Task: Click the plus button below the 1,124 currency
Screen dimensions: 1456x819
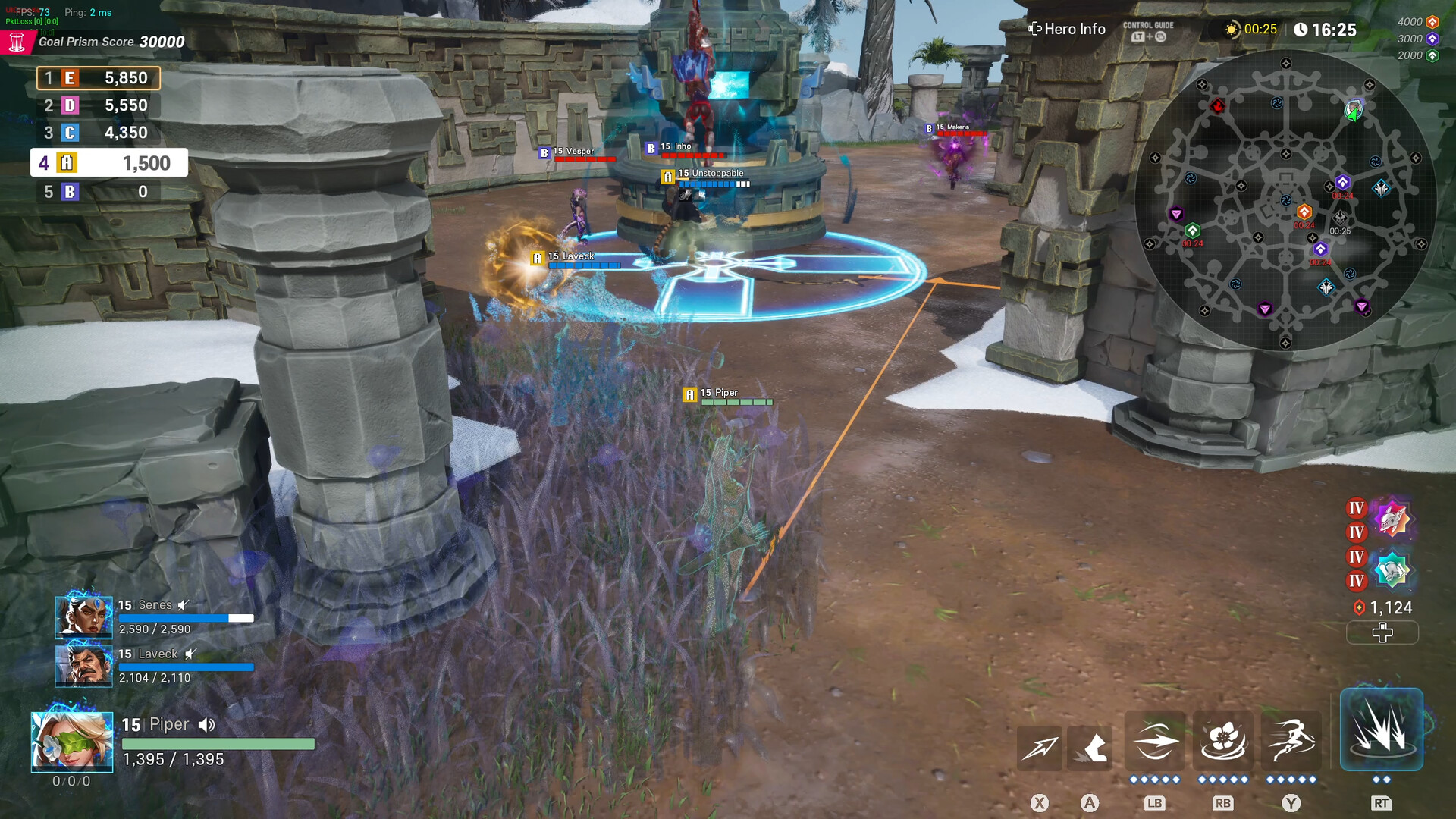Action: click(1382, 632)
